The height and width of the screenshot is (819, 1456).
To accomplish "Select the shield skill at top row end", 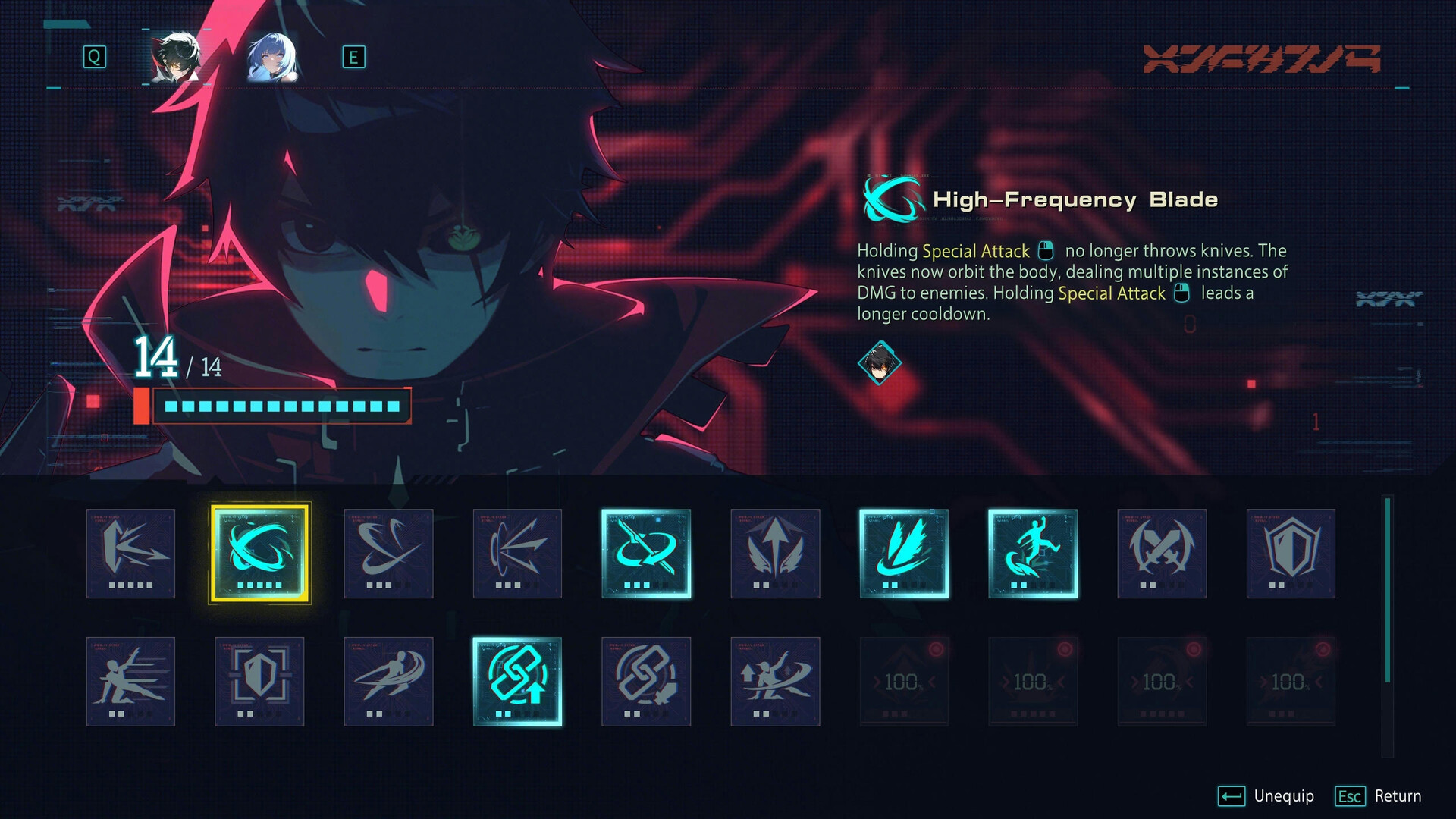I will tap(1291, 552).
